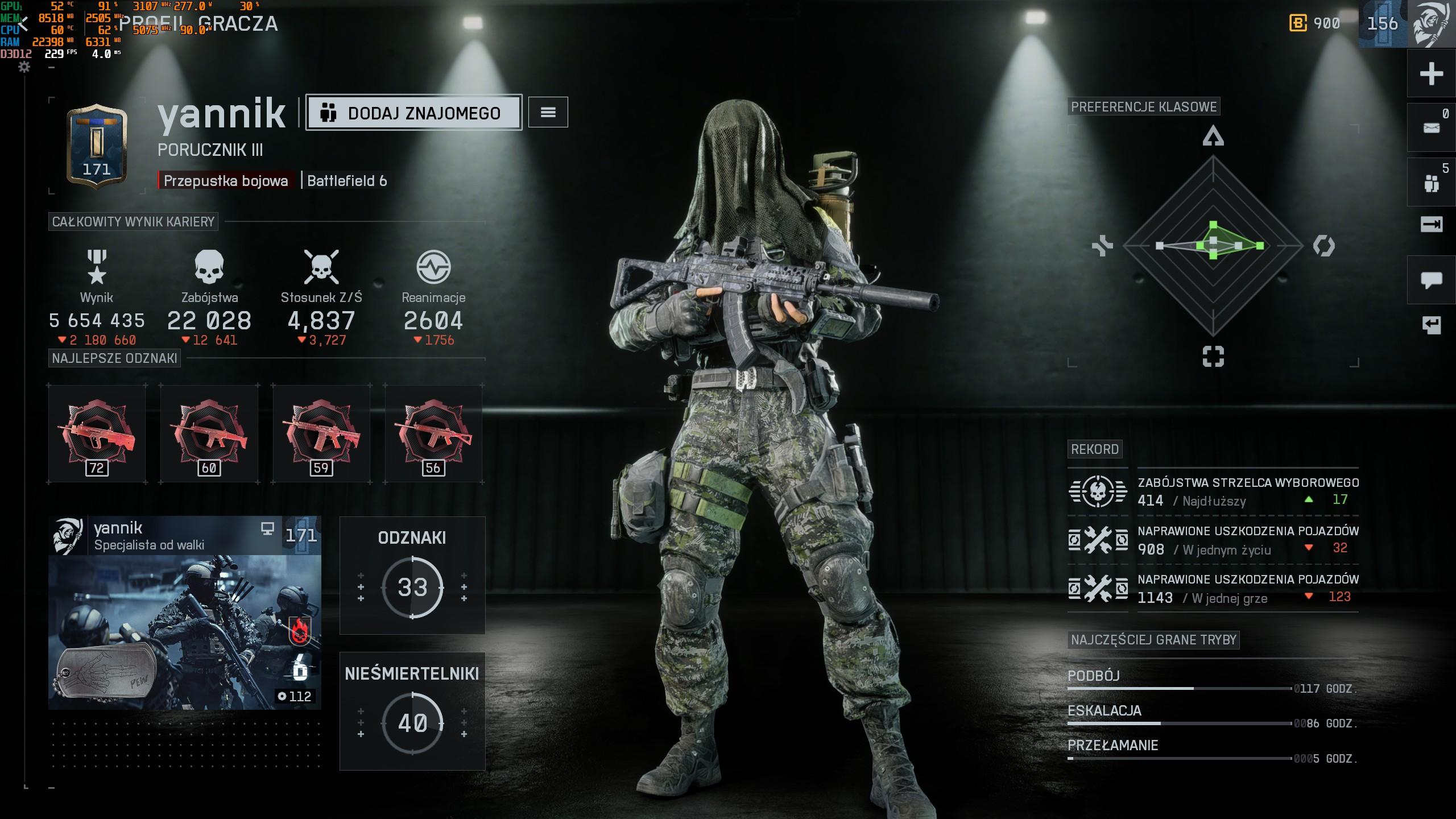
Task: Open the Odznaki badges panel
Action: click(412, 575)
